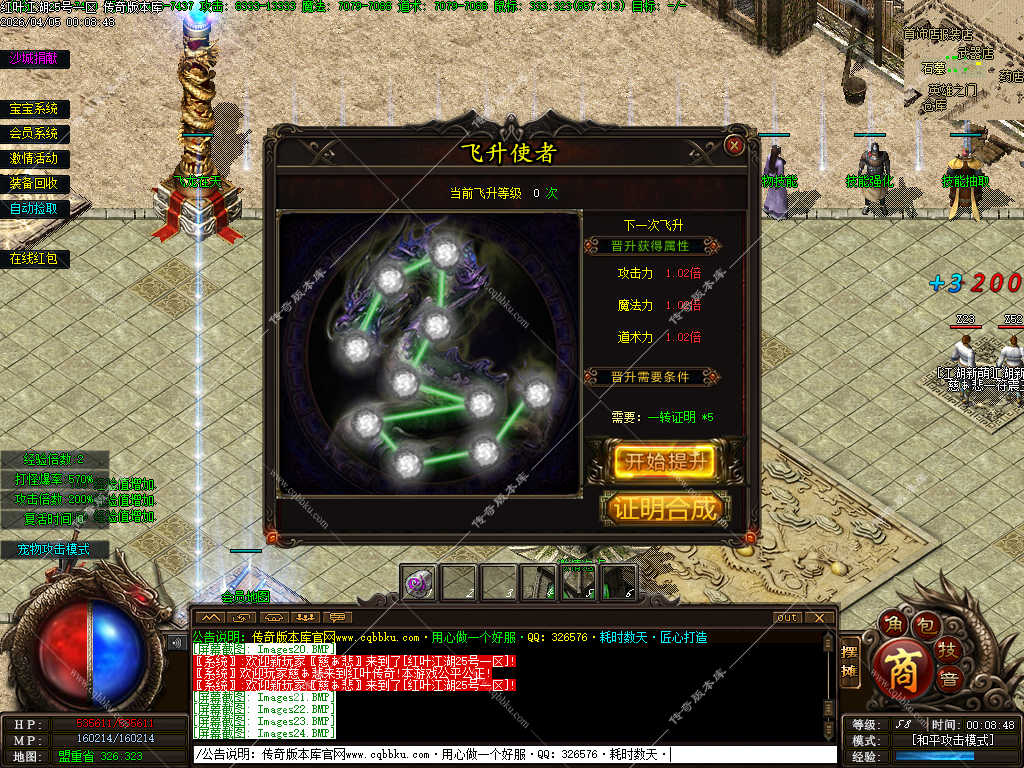Click the chat window 'out' button
The height and width of the screenshot is (768, 1024).
click(x=788, y=617)
